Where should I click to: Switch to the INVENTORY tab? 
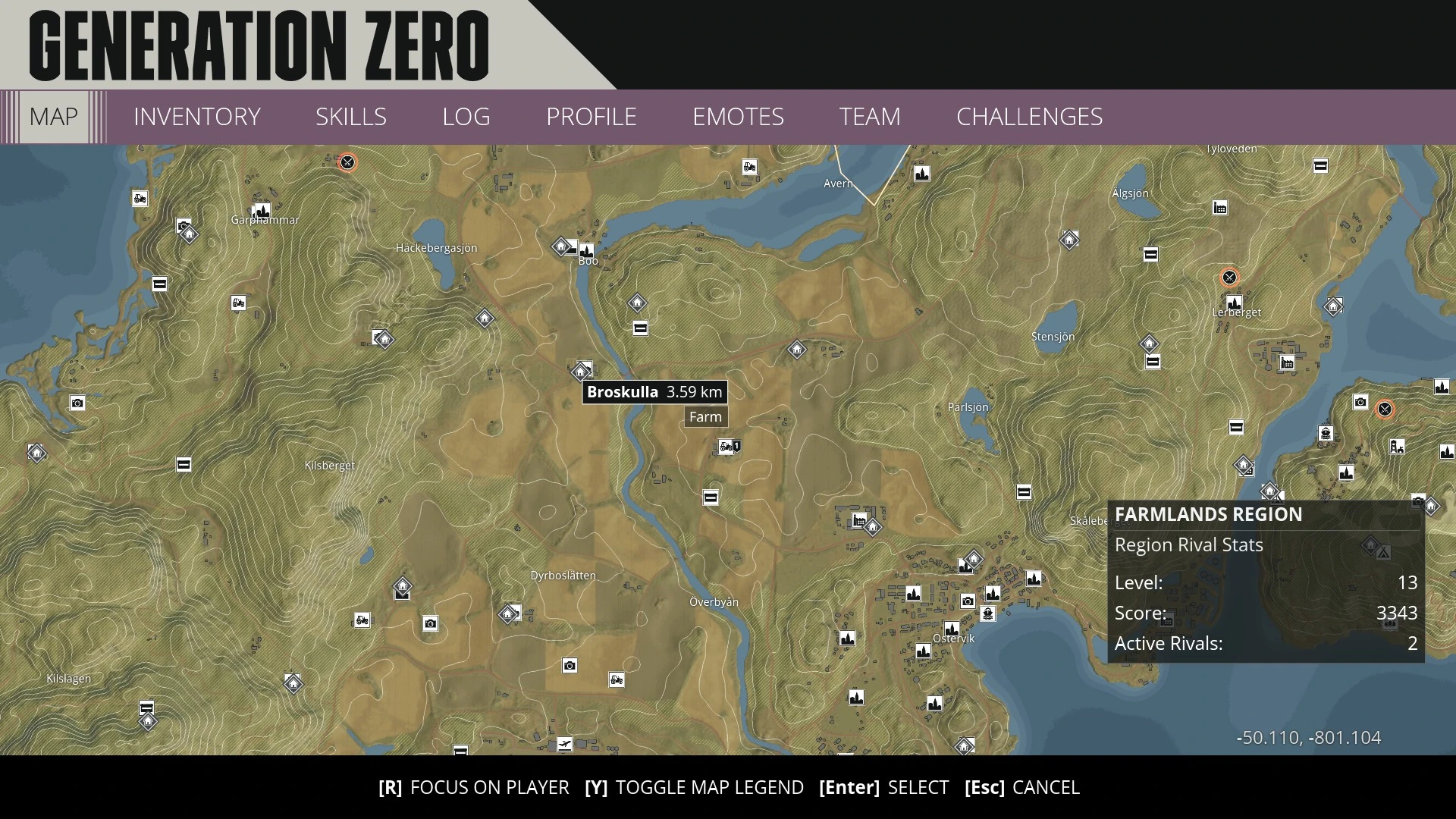196,117
